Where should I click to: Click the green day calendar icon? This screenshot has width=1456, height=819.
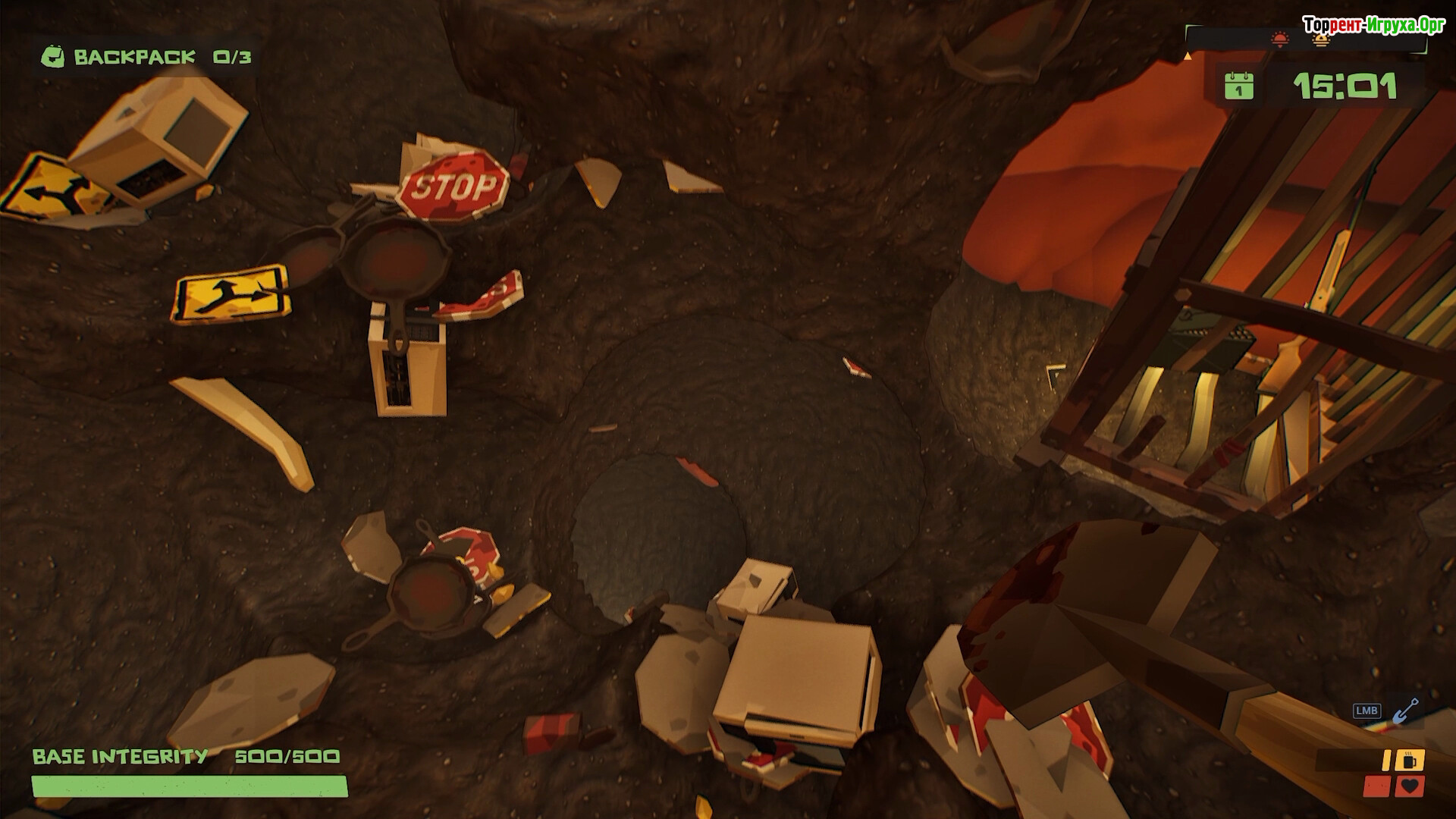[1238, 86]
